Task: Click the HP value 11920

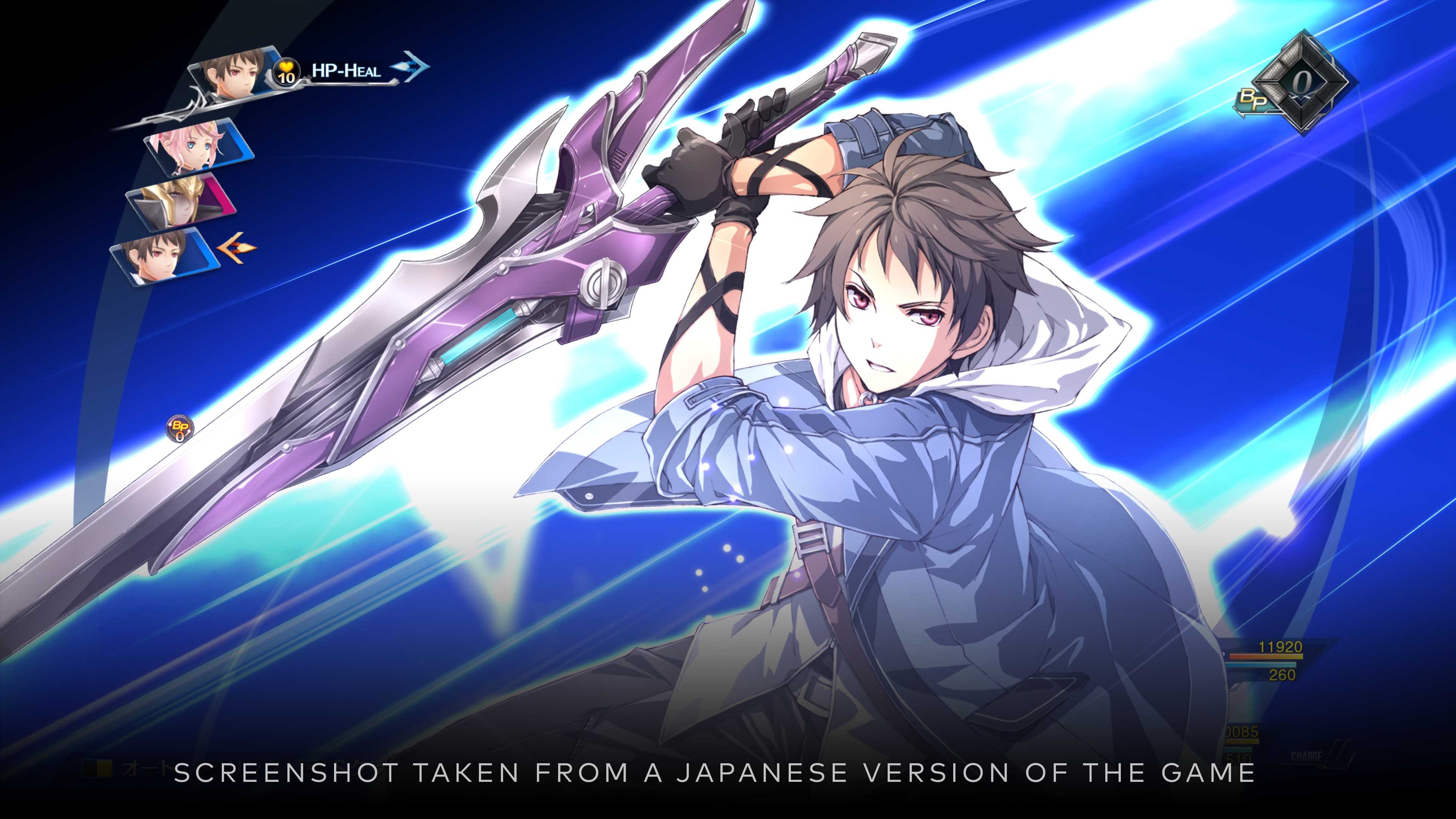Action: point(1280,646)
